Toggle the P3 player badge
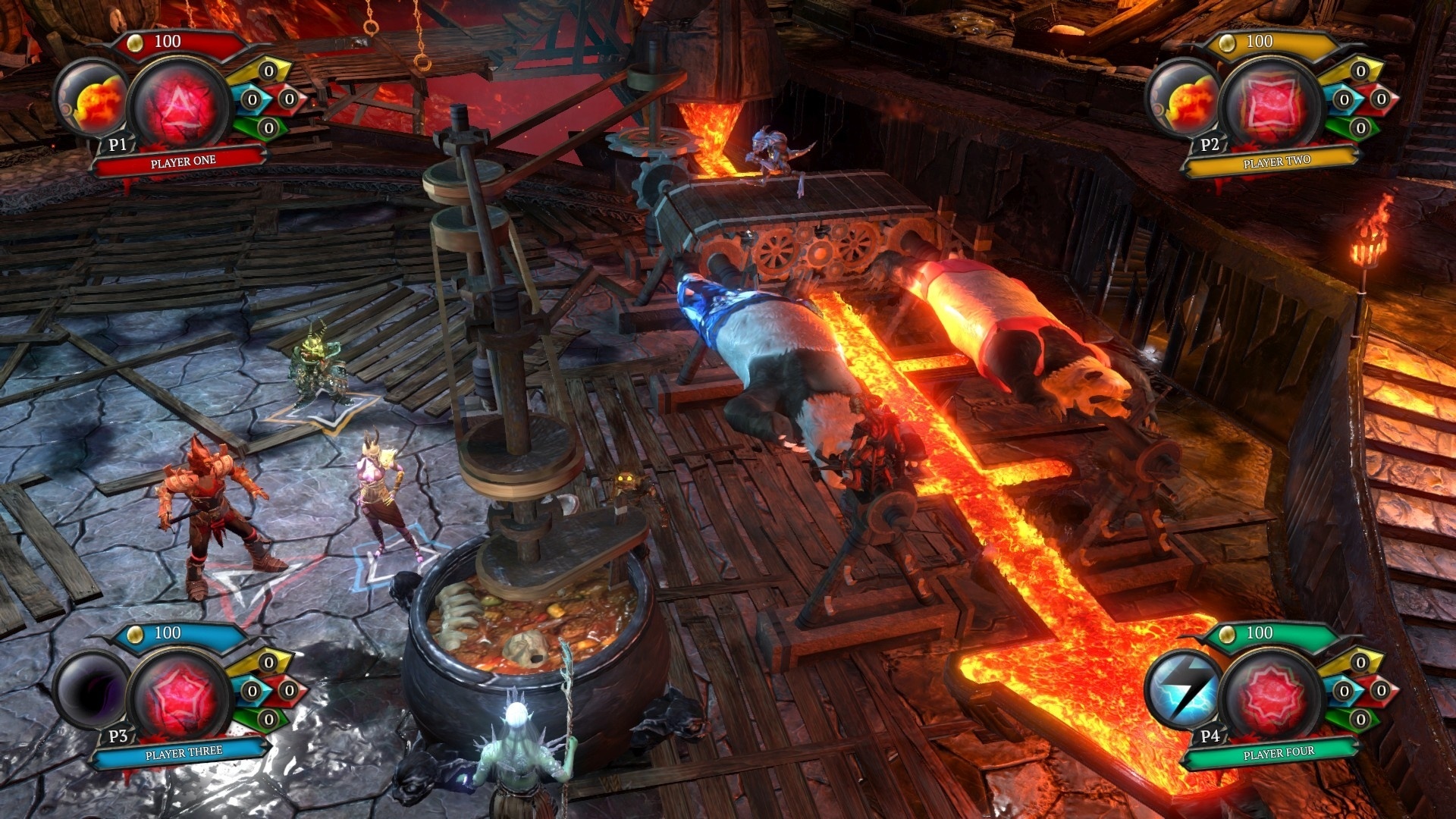The image size is (1456, 819). coord(118,736)
